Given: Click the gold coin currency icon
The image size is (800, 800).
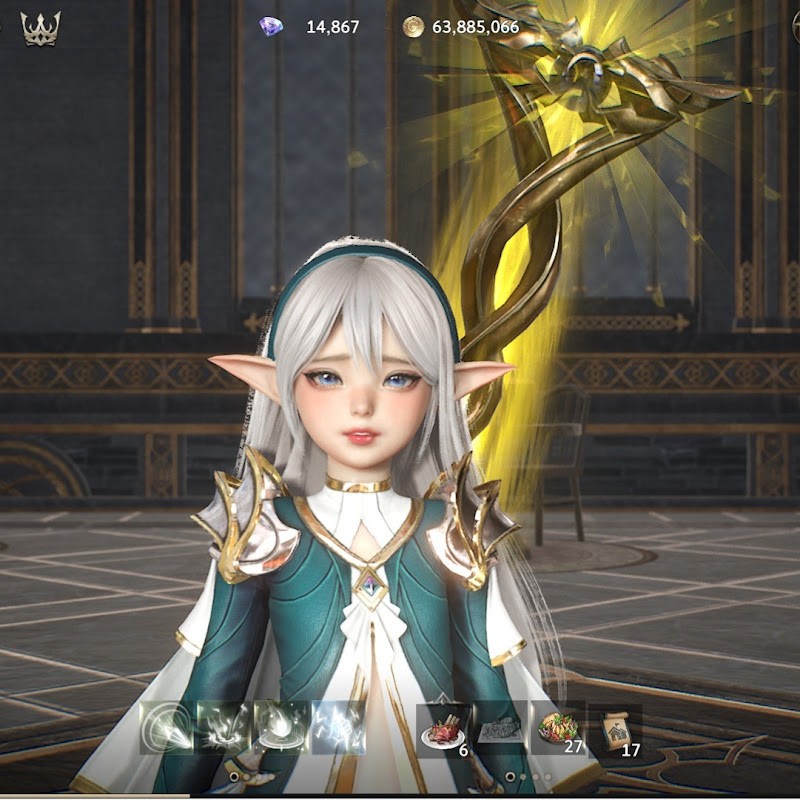Looking at the screenshot, I should click(x=413, y=27).
